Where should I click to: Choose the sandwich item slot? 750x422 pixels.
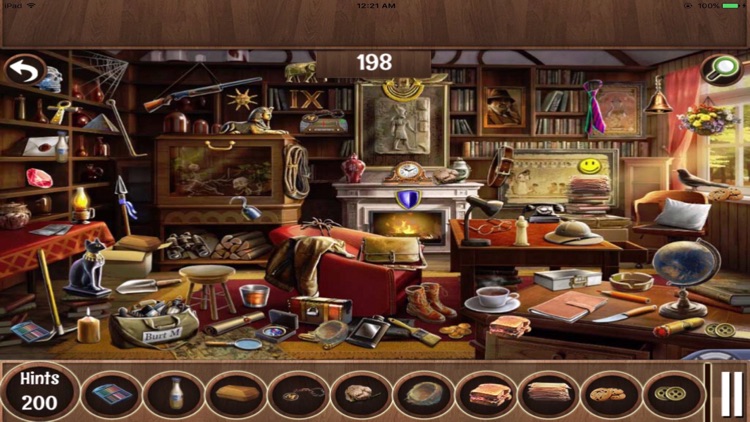tap(486, 393)
